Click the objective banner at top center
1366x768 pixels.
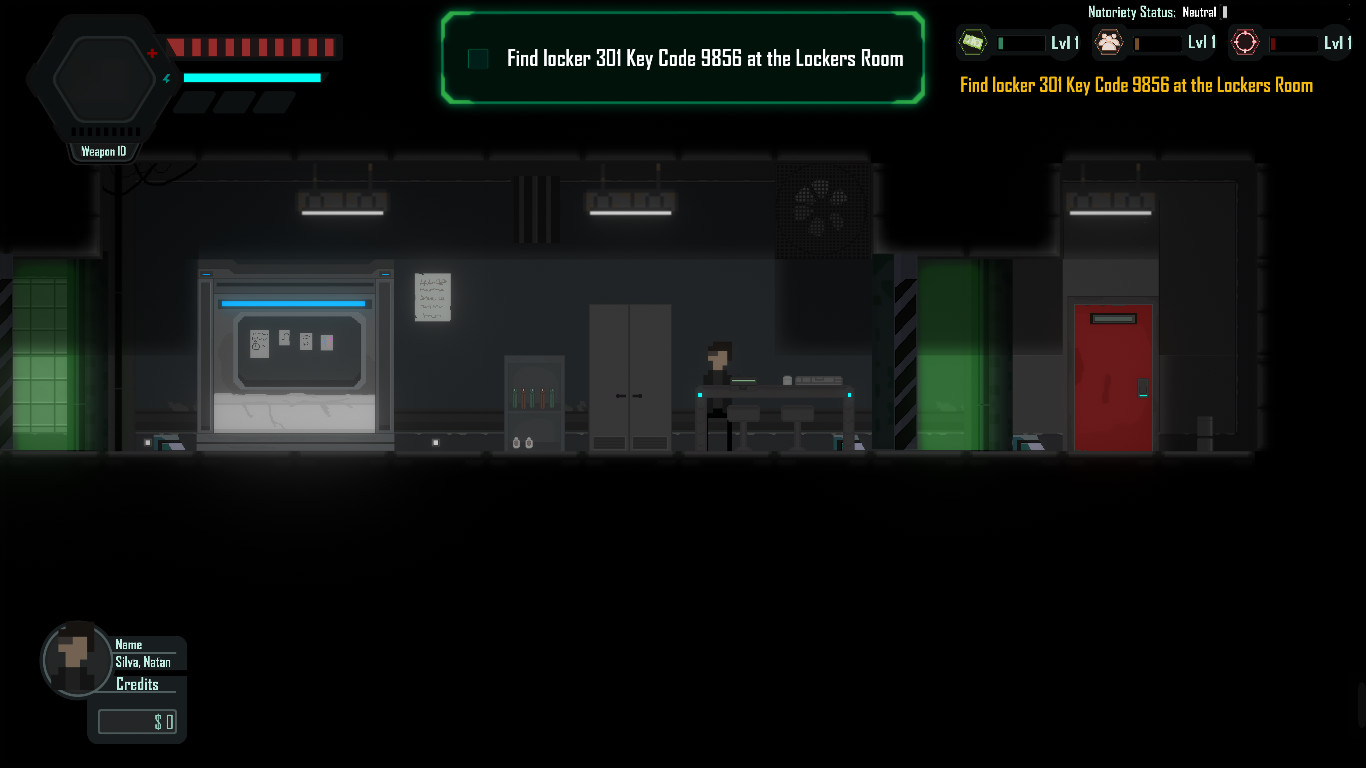pyautogui.click(x=683, y=57)
